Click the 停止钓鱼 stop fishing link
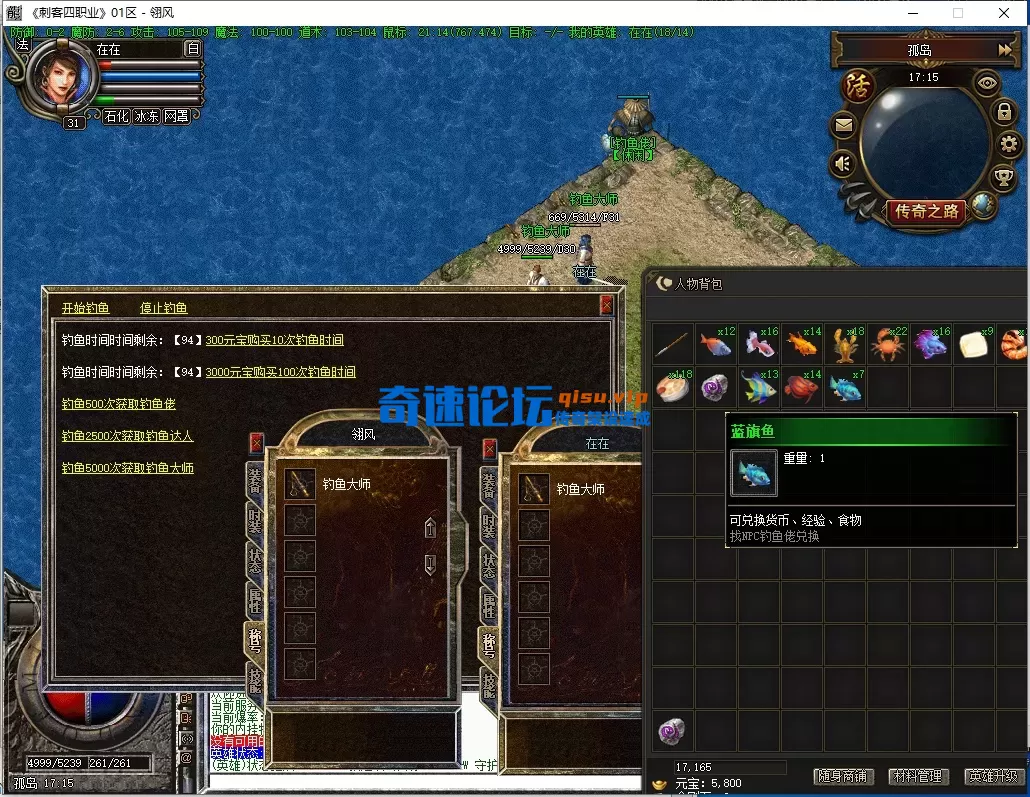 (x=163, y=308)
